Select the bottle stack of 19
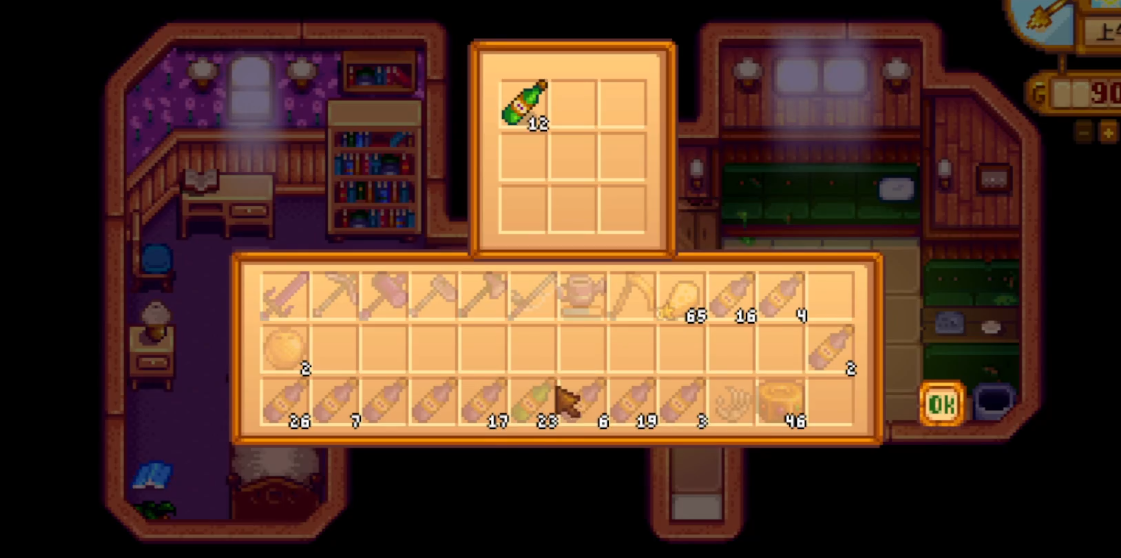Screen dimensions: 1121x558 pos(632,400)
